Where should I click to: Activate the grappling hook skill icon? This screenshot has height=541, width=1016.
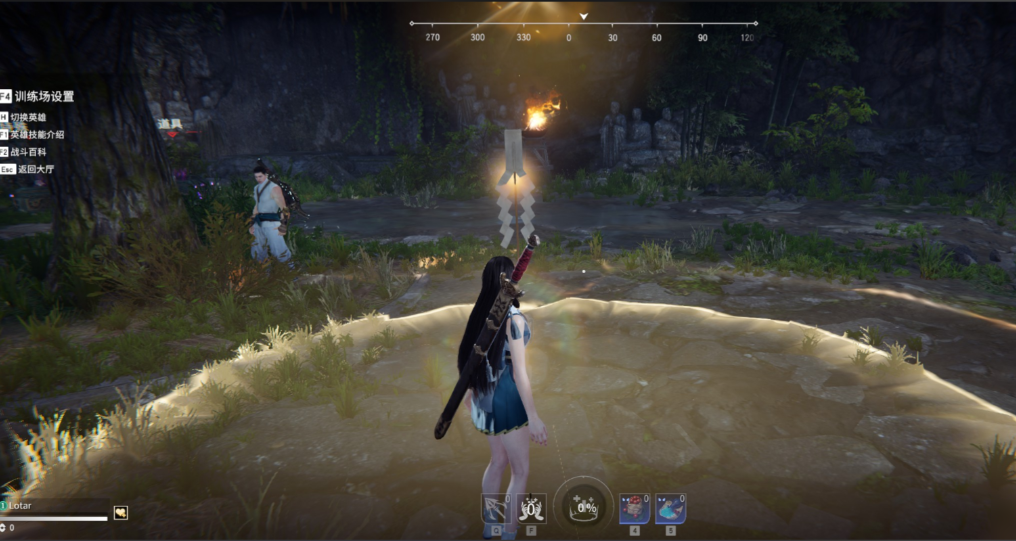click(495, 507)
